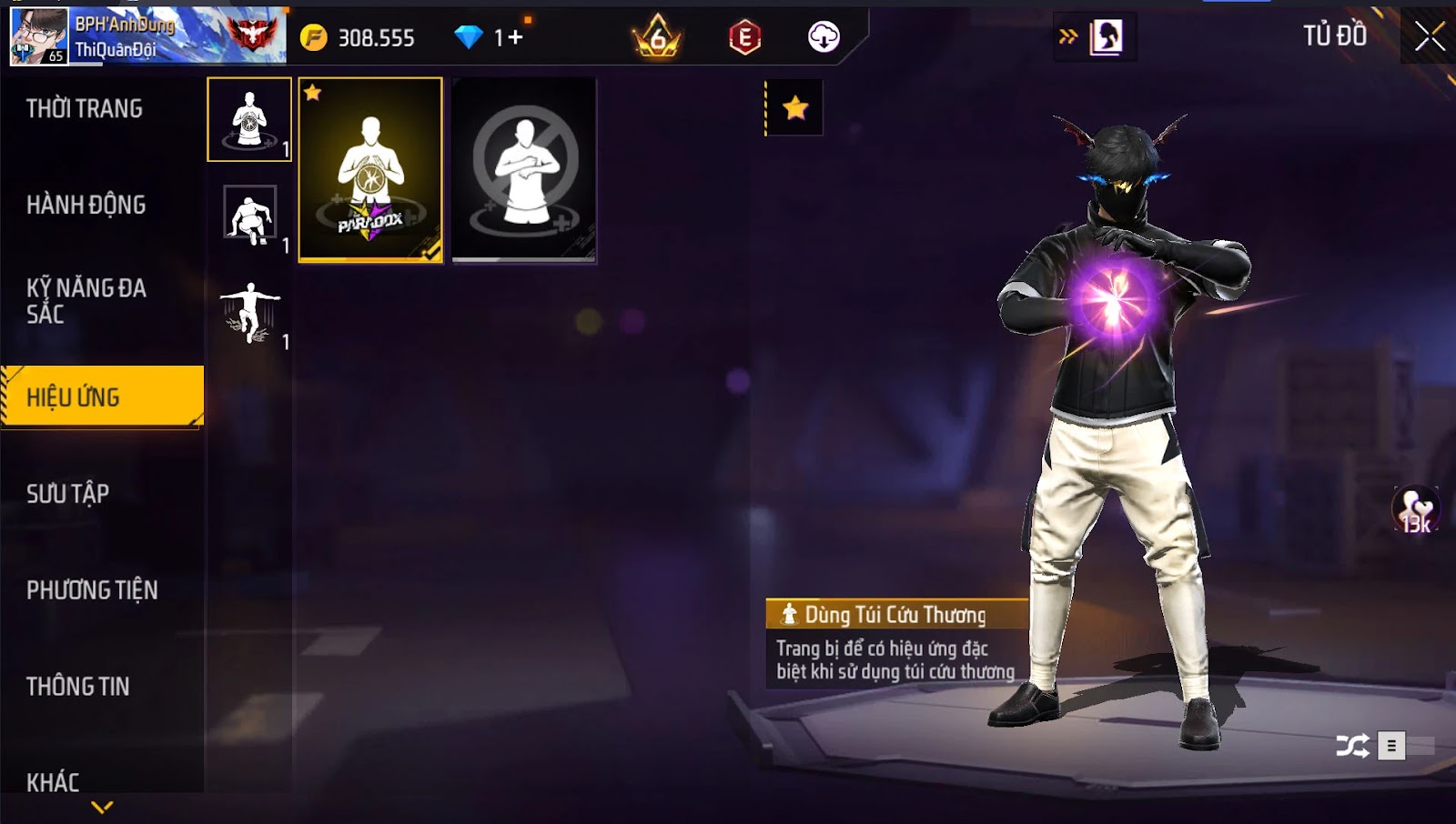Open the character portrait arrow panel

(1094, 37)
